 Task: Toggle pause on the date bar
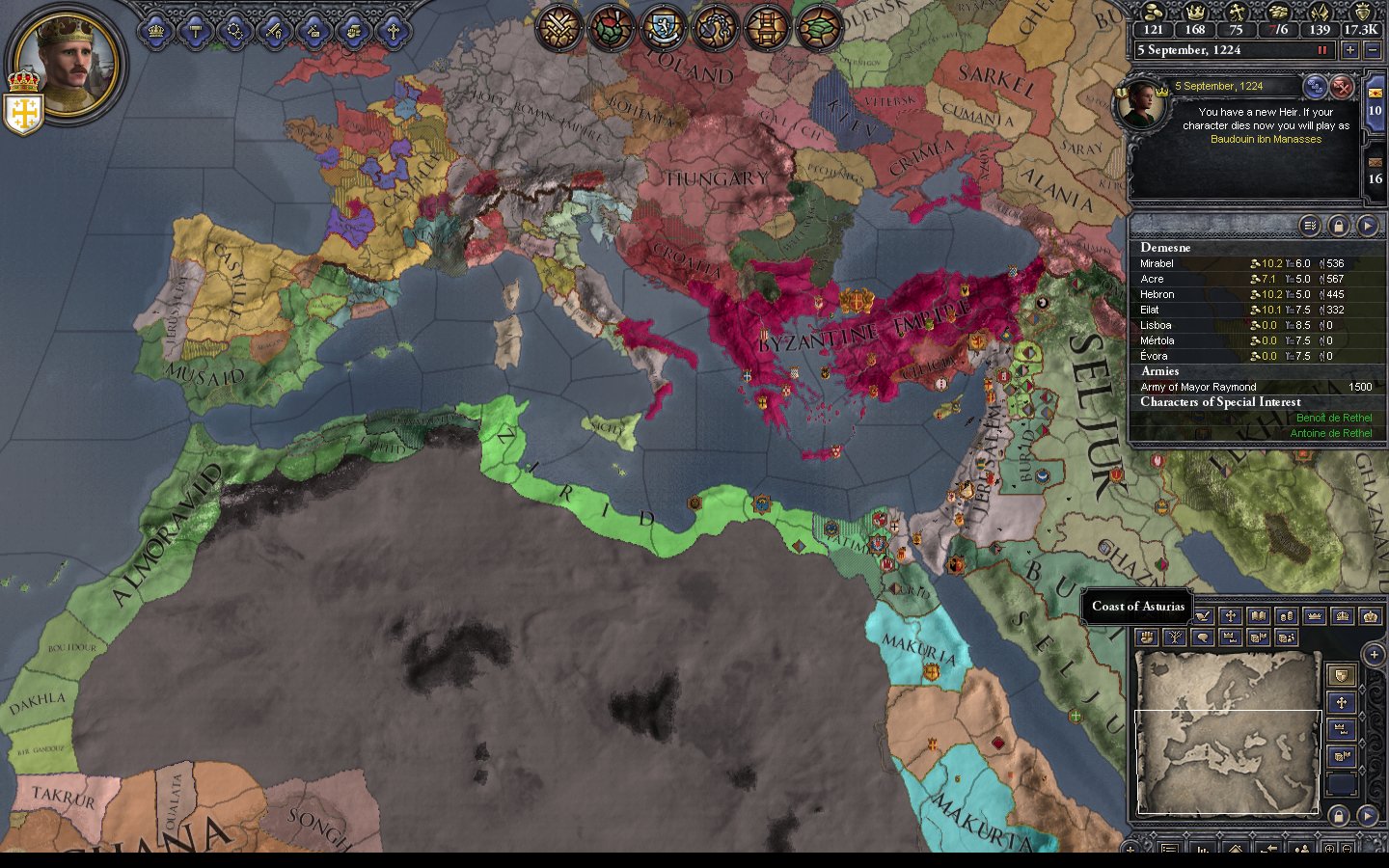click(x=1322, y=50)
